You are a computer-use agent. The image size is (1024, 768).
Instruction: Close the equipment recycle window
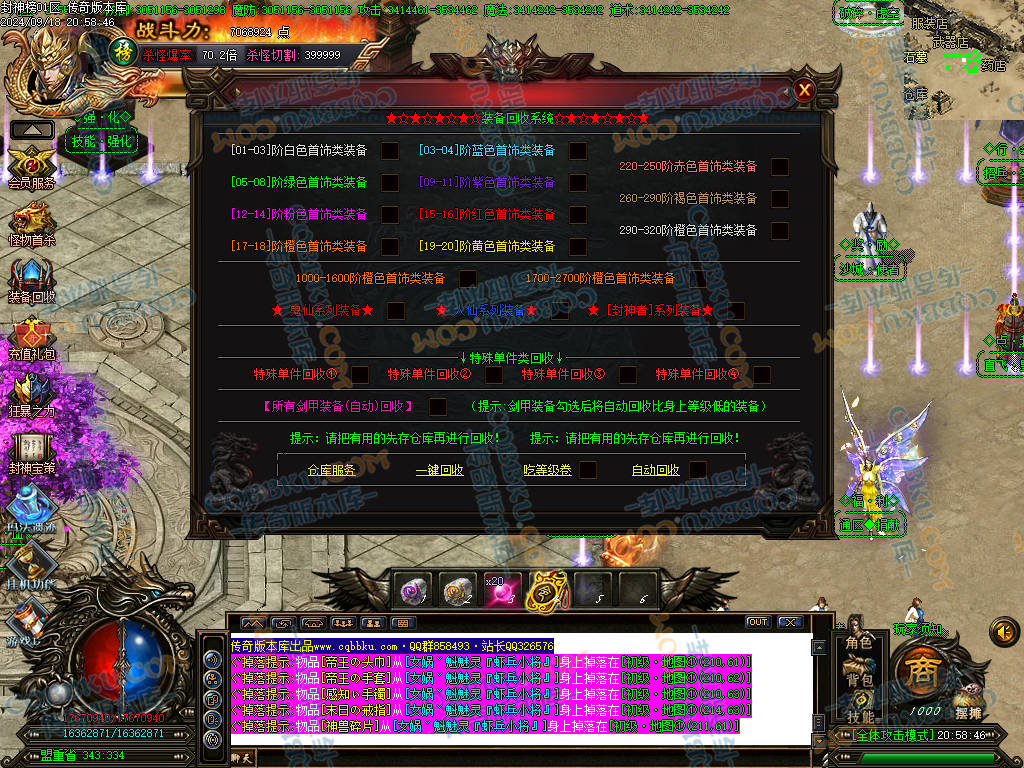pos(804,91)
